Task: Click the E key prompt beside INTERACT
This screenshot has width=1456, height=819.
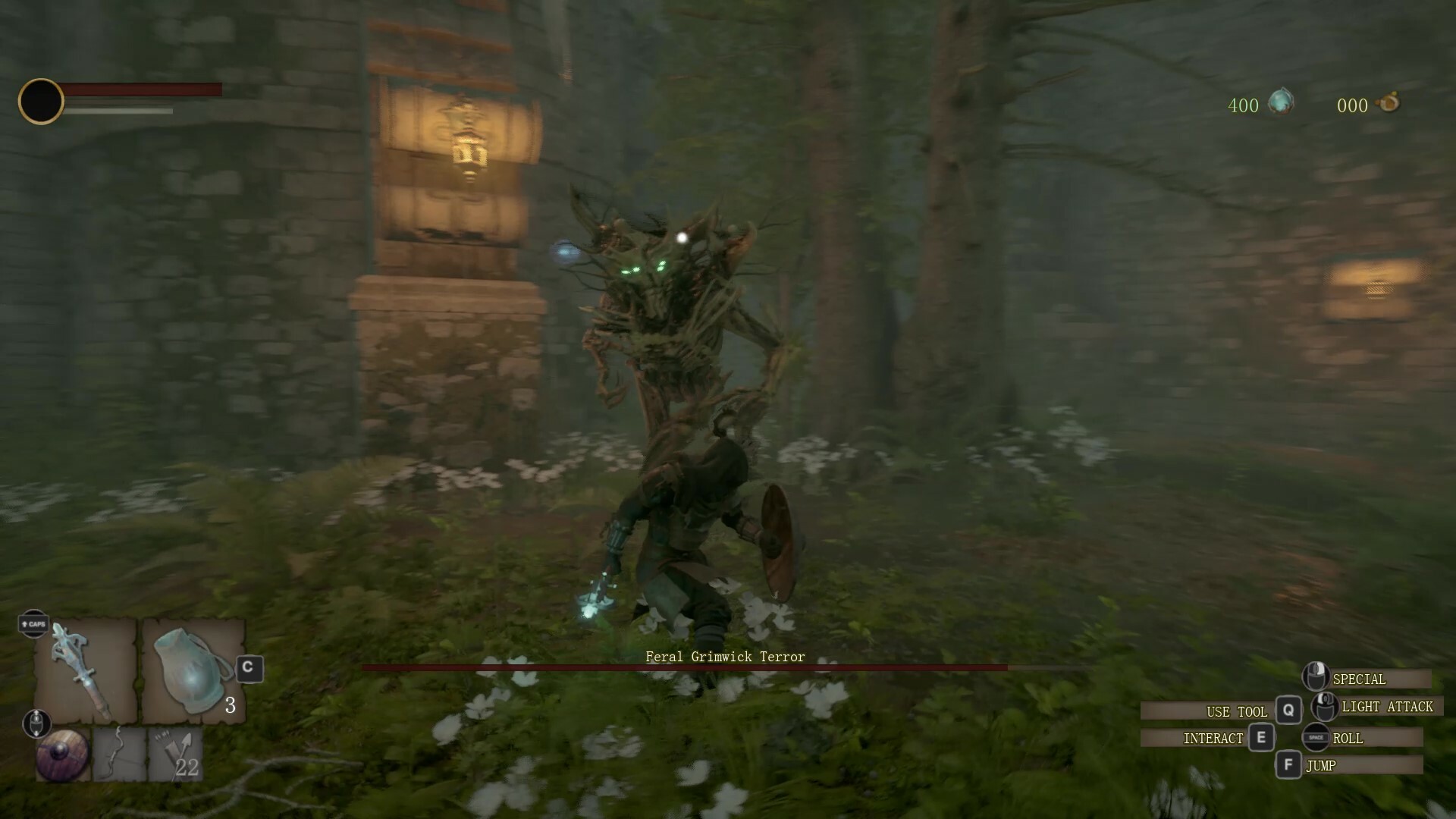Action: [1263, 737]
